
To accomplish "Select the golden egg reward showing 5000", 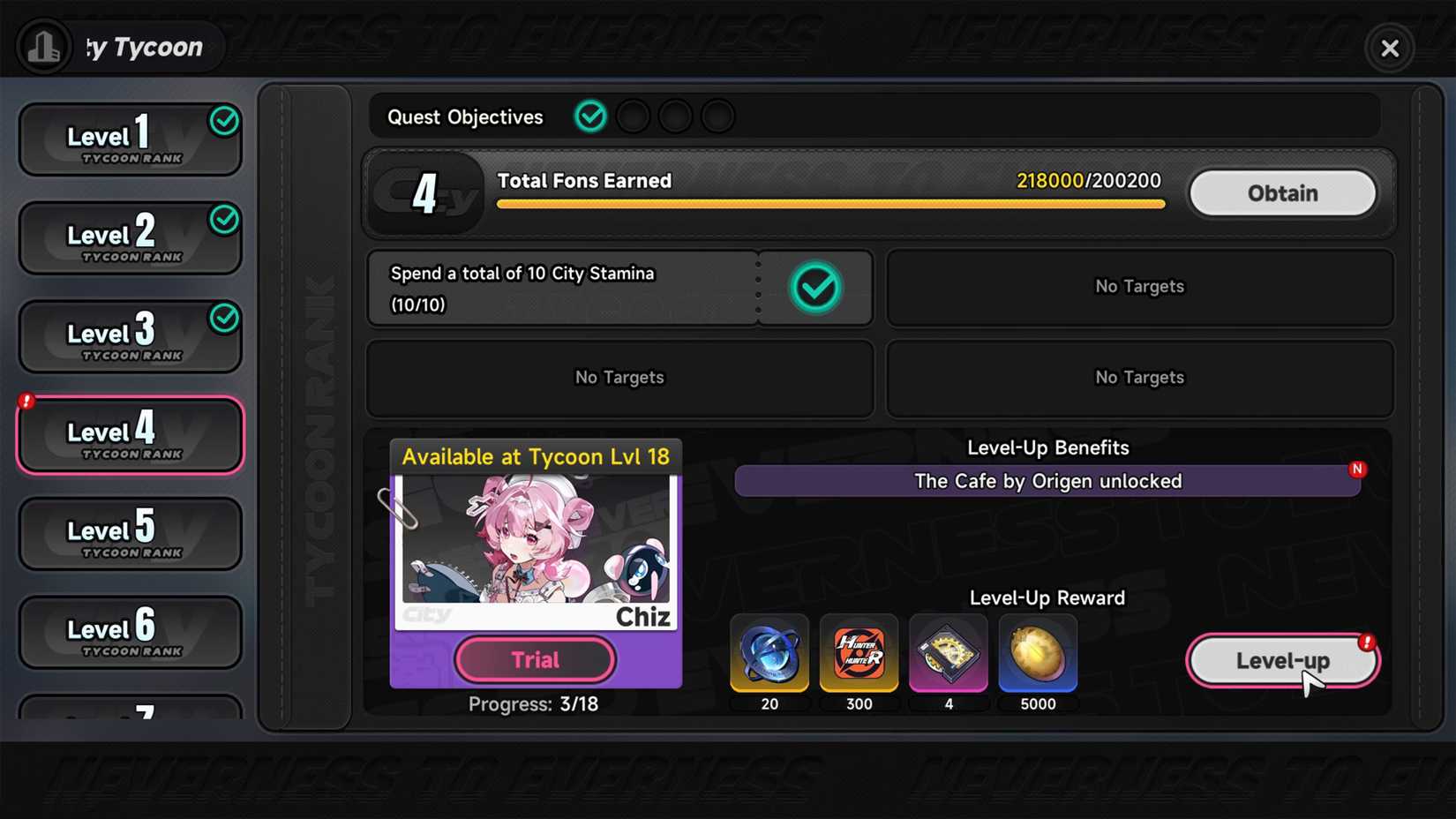I will (x=1038, y=653).
